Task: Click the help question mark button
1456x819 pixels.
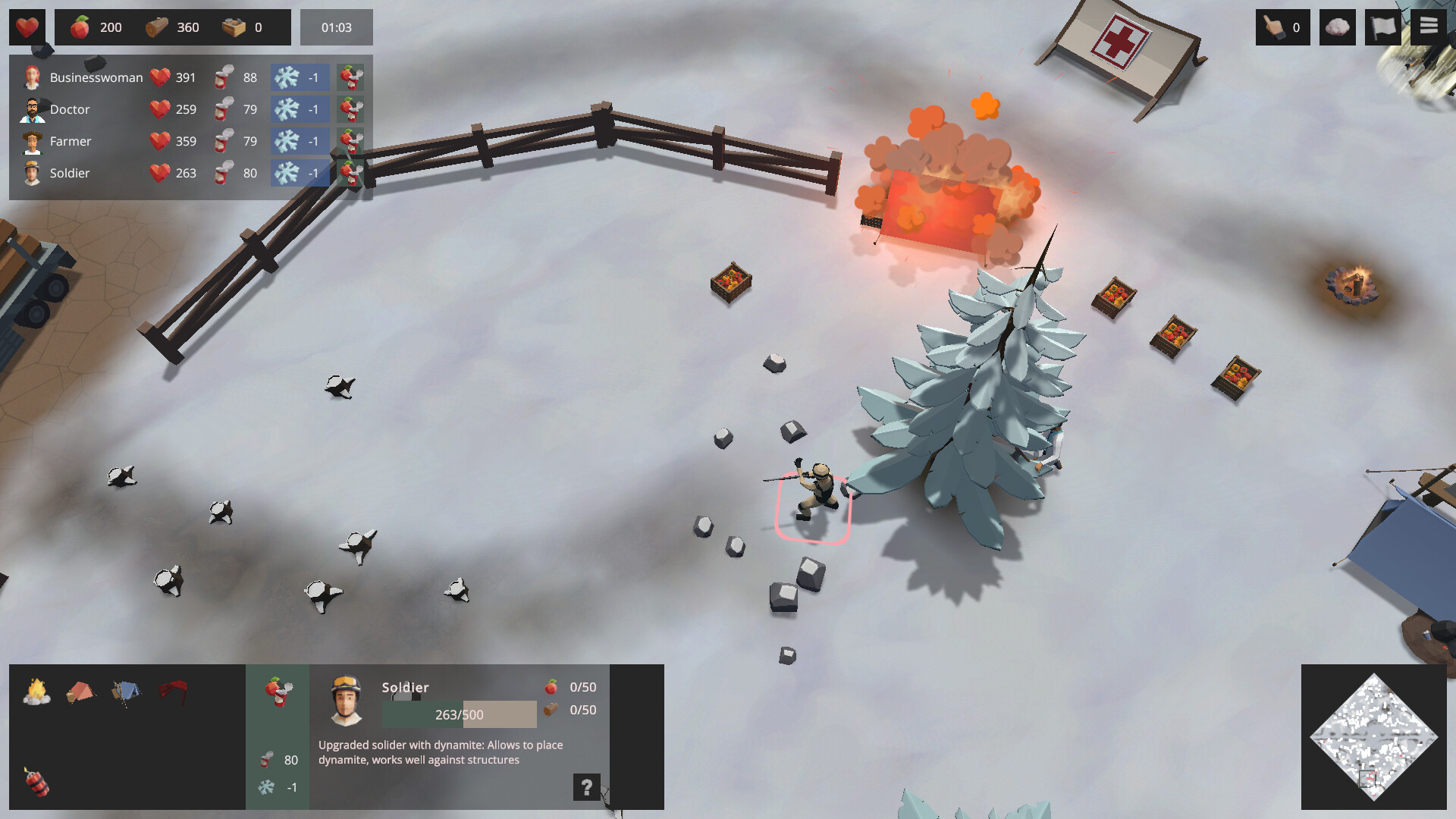Action: [x=585, y=786]
